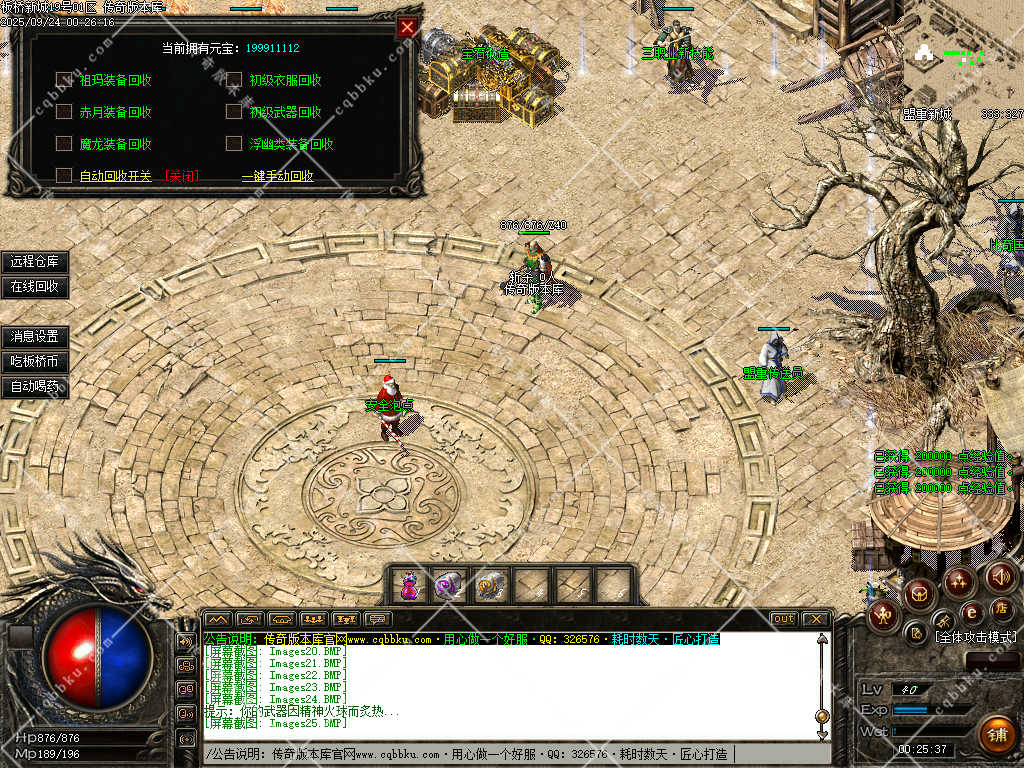Viewport: 1024px width, 768px height.
Task: Tick the 祖玛装备回收 checkbox
Action: click(x=64, y=80)
